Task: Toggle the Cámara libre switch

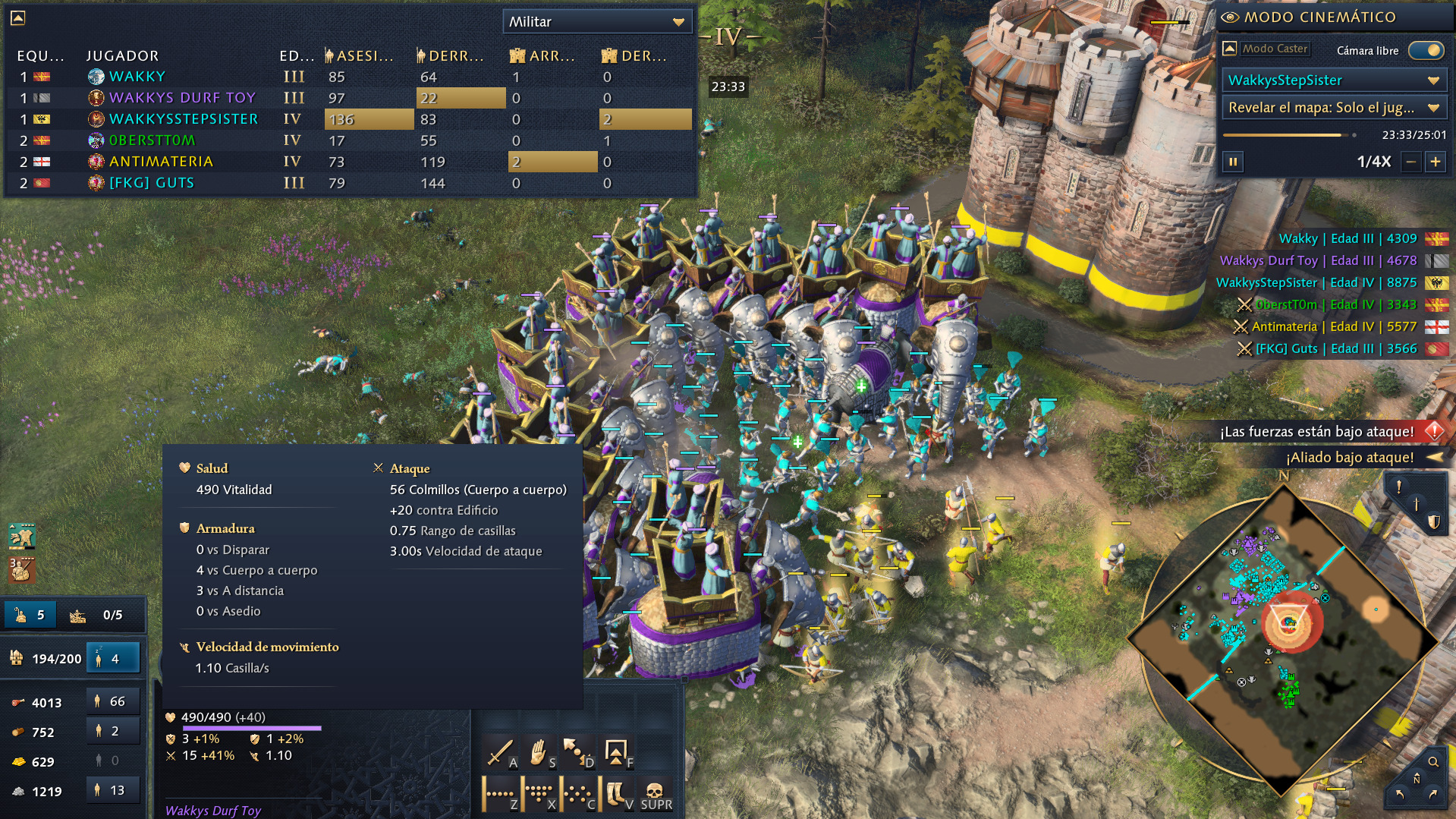Action: 1426,50
